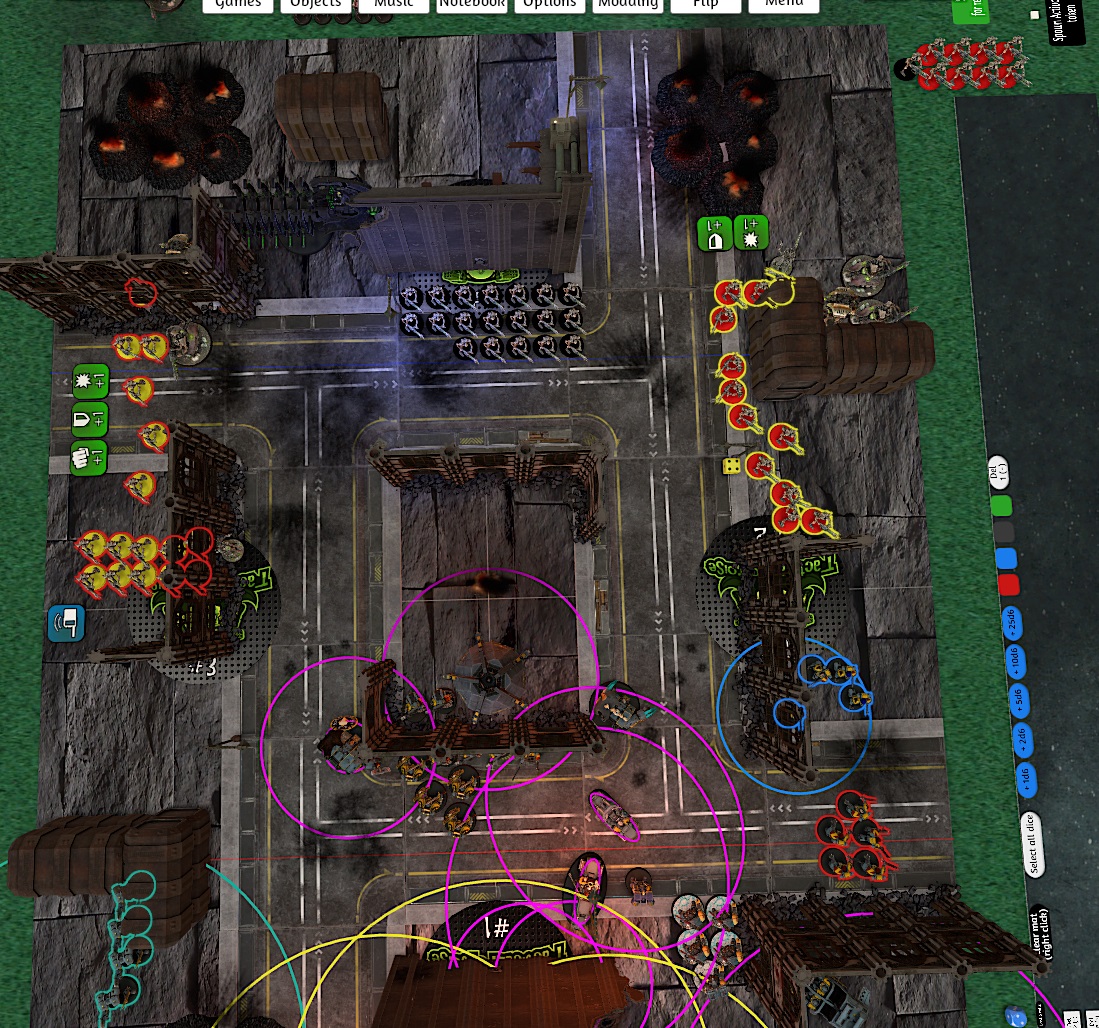1099x1028 pixels.
Task: Add 1d6 to the dice mat
Action: pyautogui.click(x=1024, y=779)
